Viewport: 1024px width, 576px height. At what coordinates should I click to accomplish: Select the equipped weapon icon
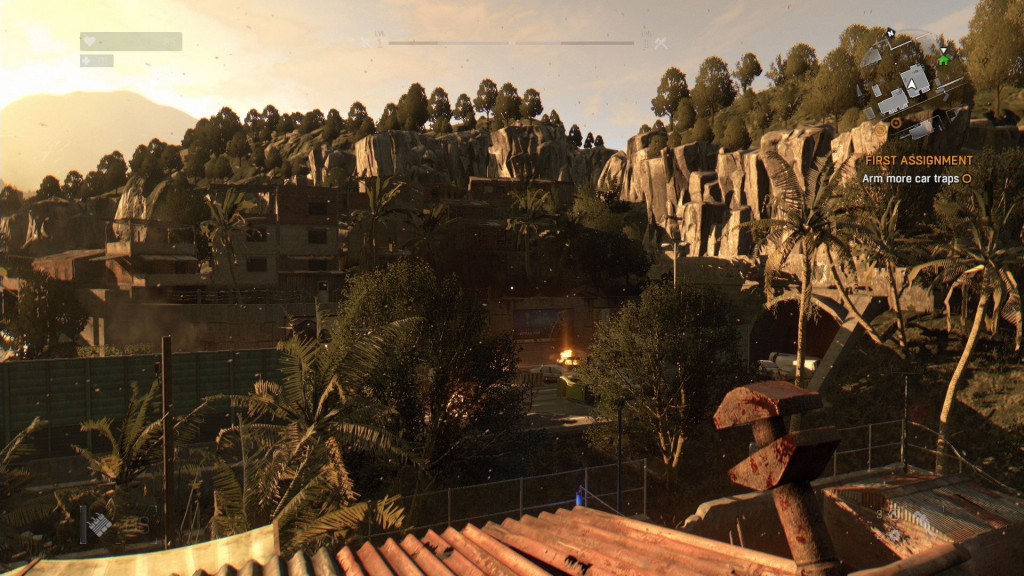(98, 524)
